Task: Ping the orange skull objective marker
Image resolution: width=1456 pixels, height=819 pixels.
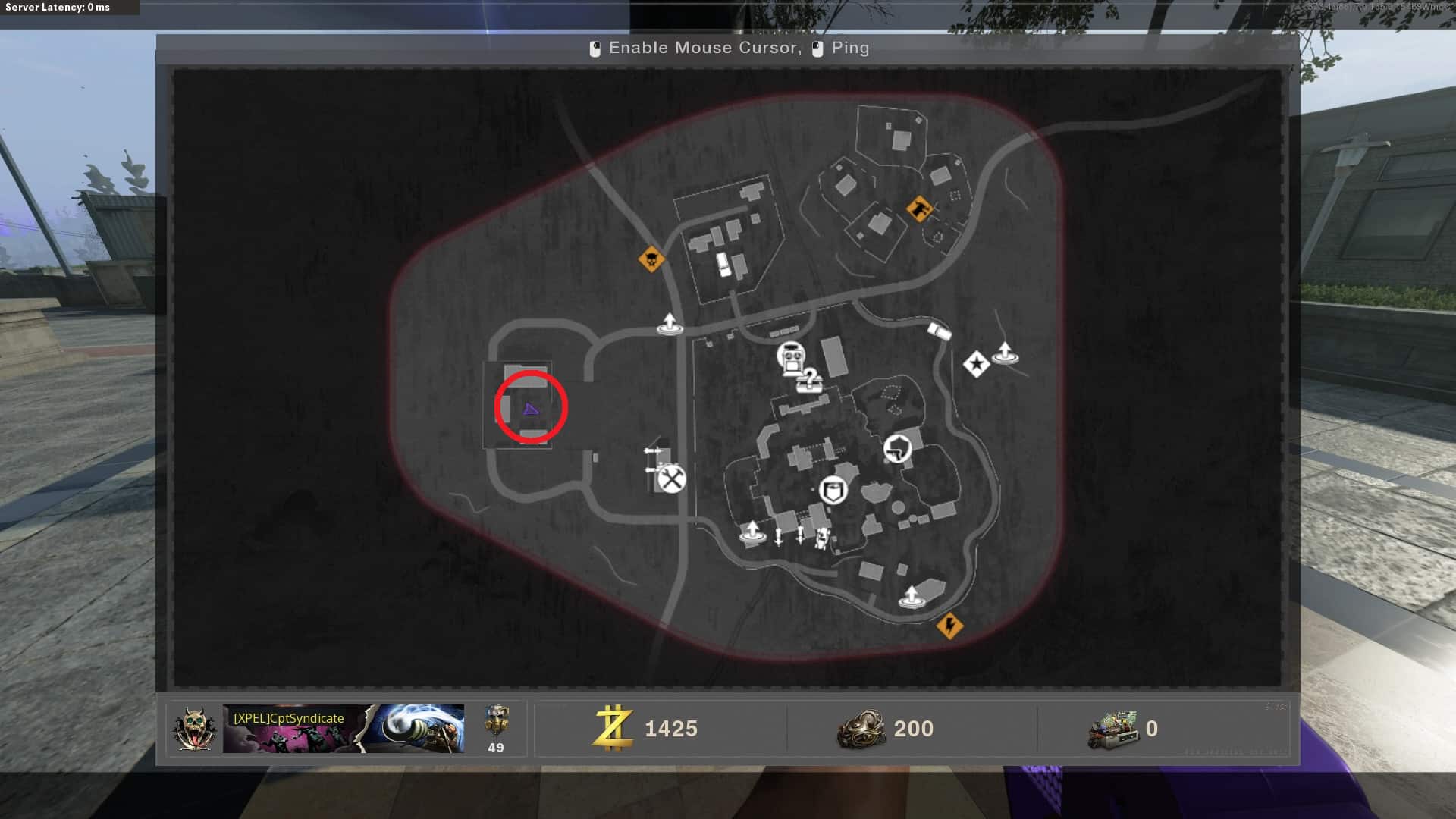Action: tap(651, 259)
